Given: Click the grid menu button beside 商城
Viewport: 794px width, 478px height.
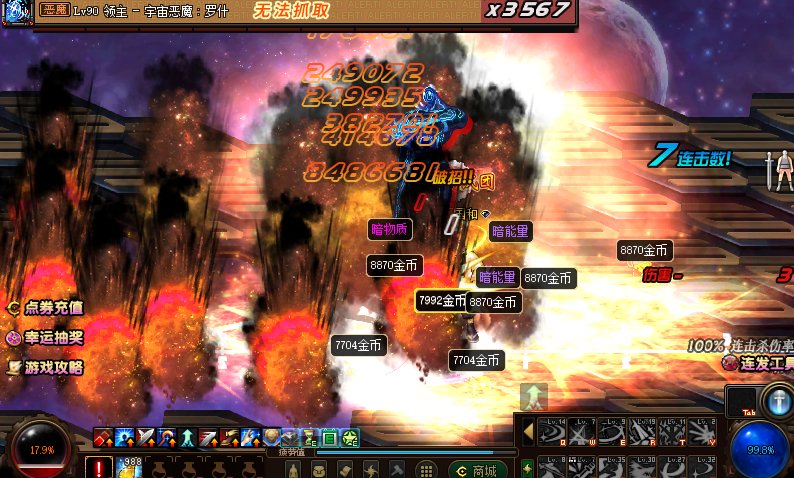Looking at the screenshot, I should [x=424, y=469].
